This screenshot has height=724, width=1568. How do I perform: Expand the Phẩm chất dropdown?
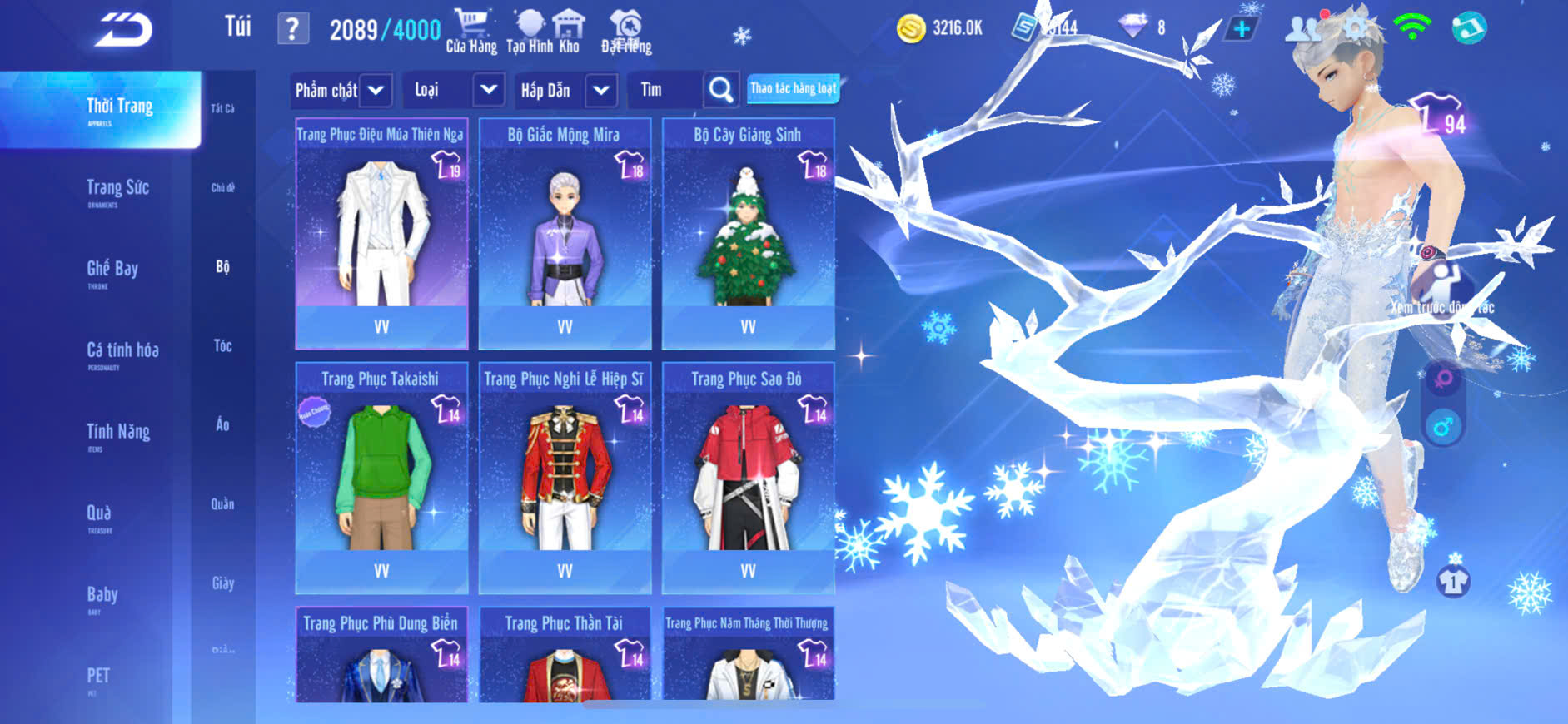376,90
